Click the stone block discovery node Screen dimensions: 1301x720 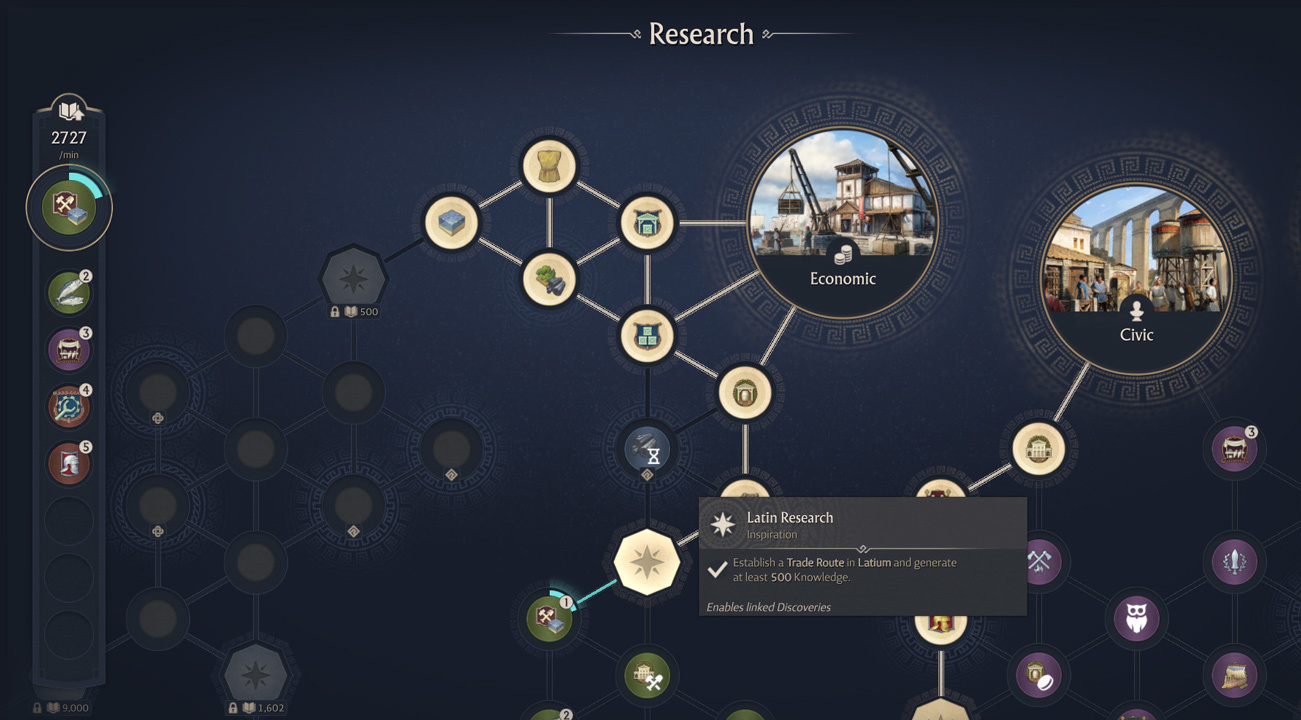(x=452, y=222)
